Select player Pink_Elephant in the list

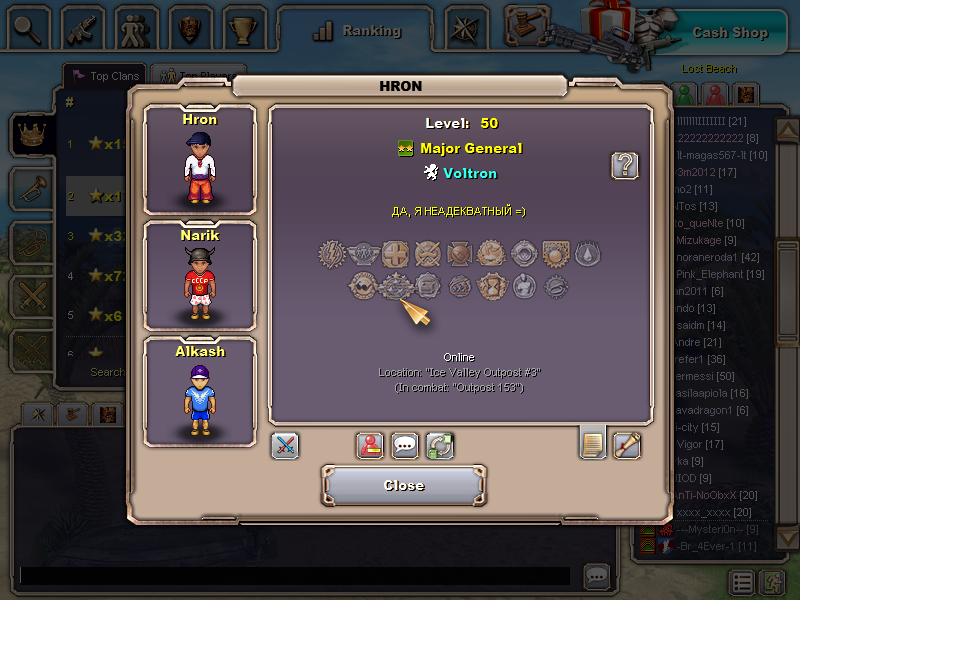pos(719,274)
